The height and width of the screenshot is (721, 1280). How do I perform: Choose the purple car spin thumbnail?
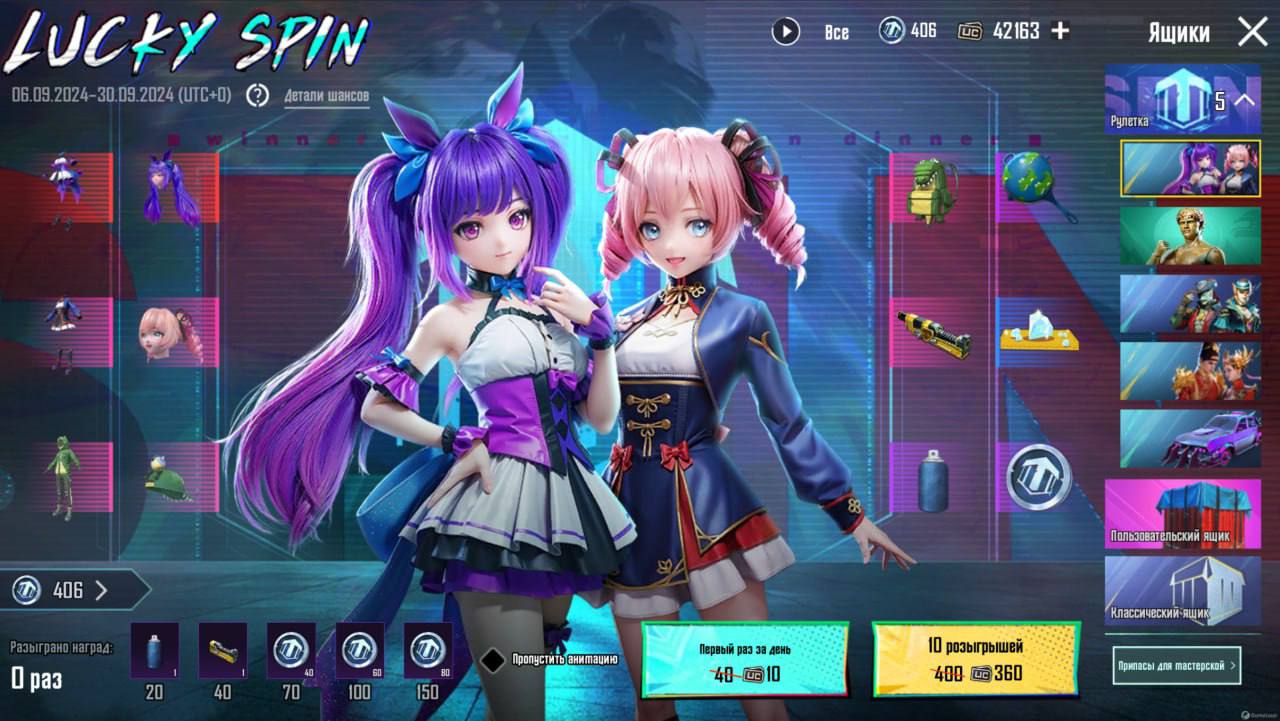pos(1190,438)
